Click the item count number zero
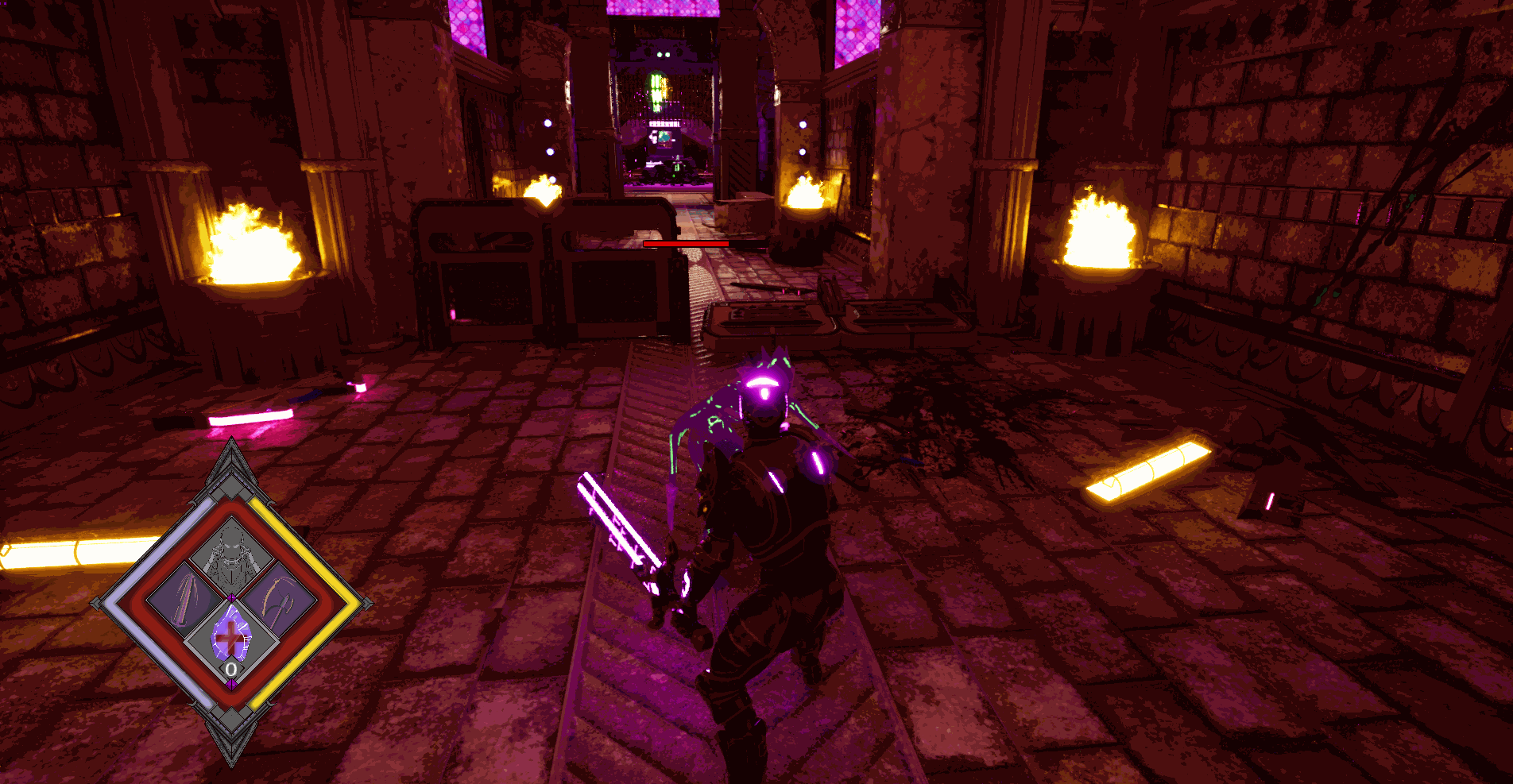Screen dimensions: 1513x784 click(x=230, y=668)
